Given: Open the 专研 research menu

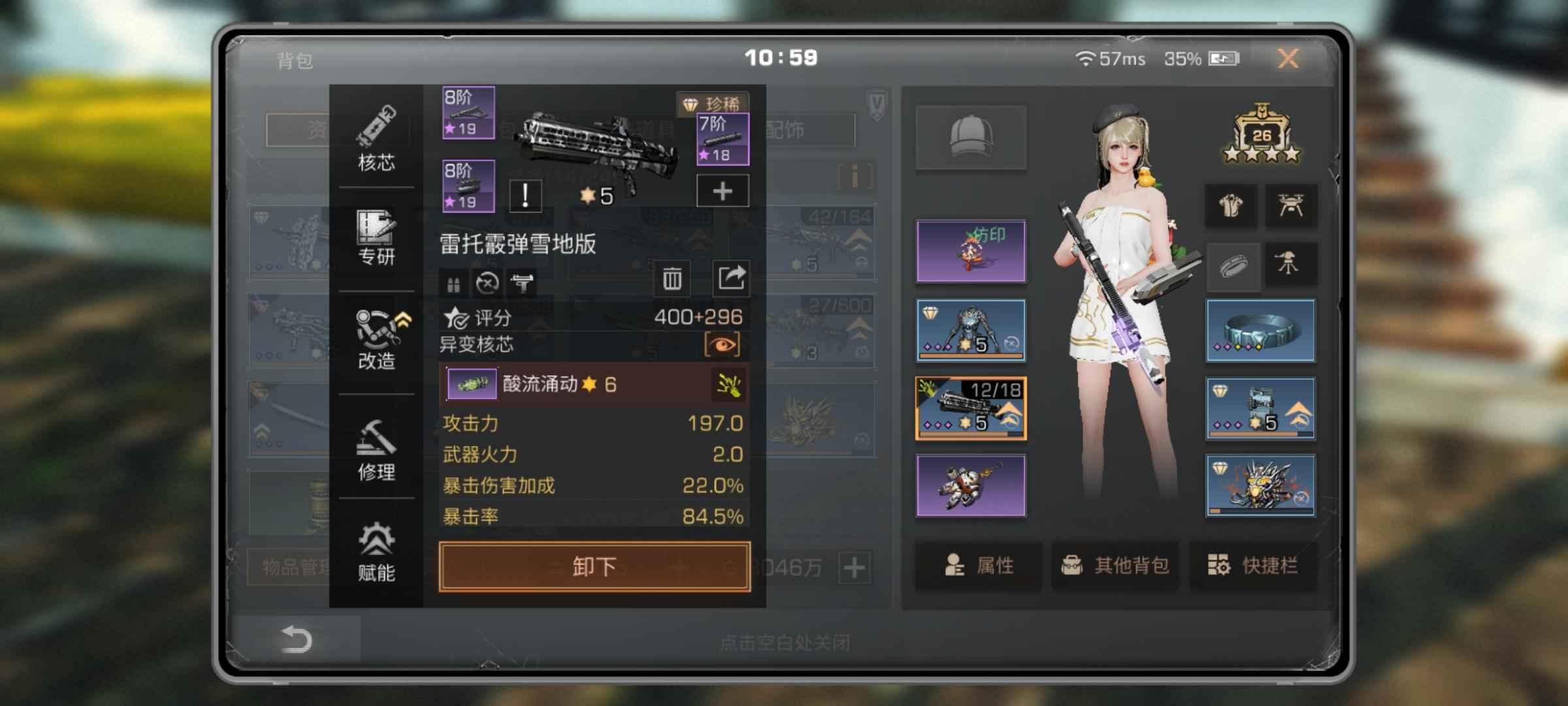Looking at the screenshot, I should [376, 239].
